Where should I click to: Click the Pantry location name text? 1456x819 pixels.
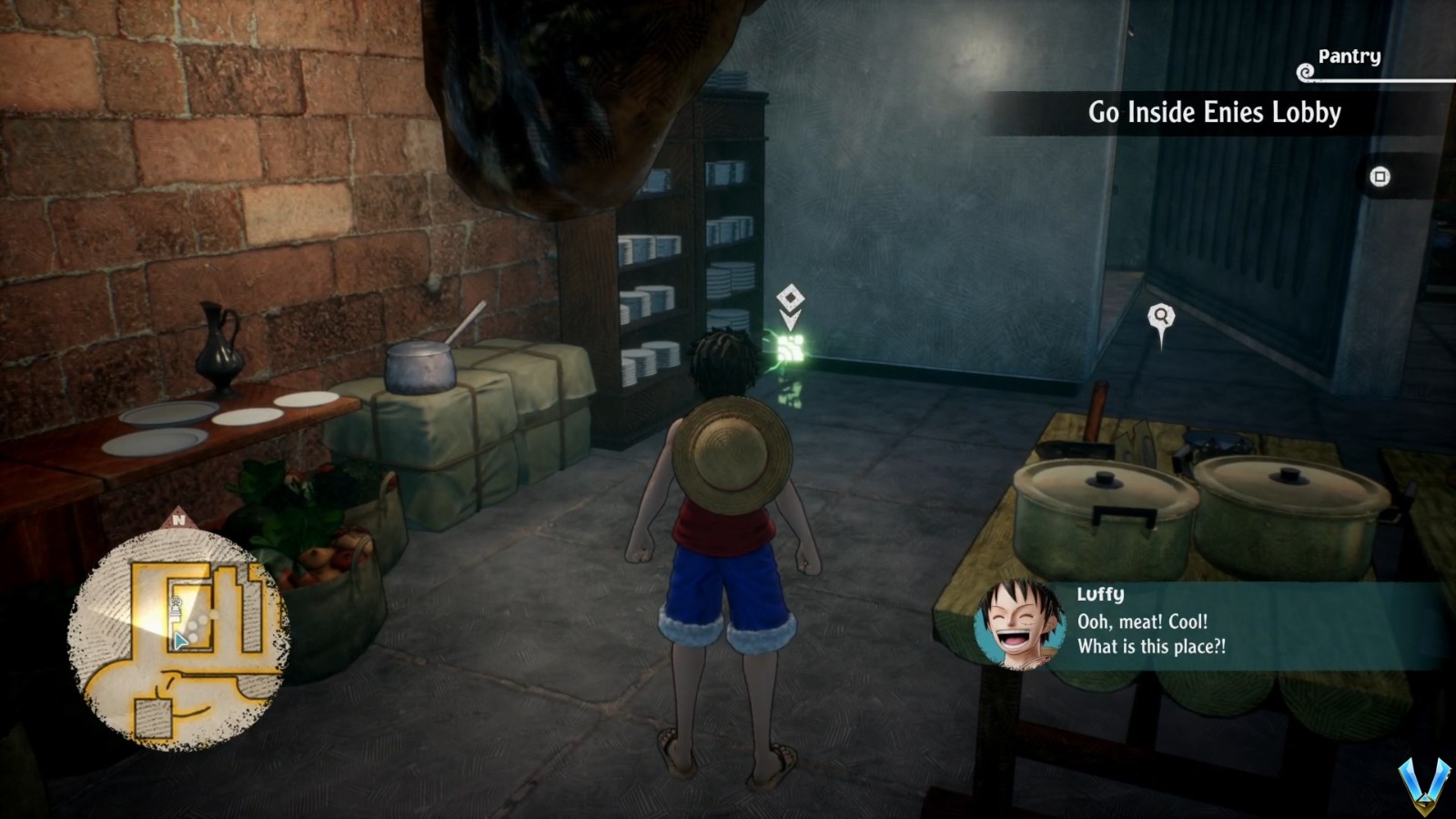point(1350,56)
